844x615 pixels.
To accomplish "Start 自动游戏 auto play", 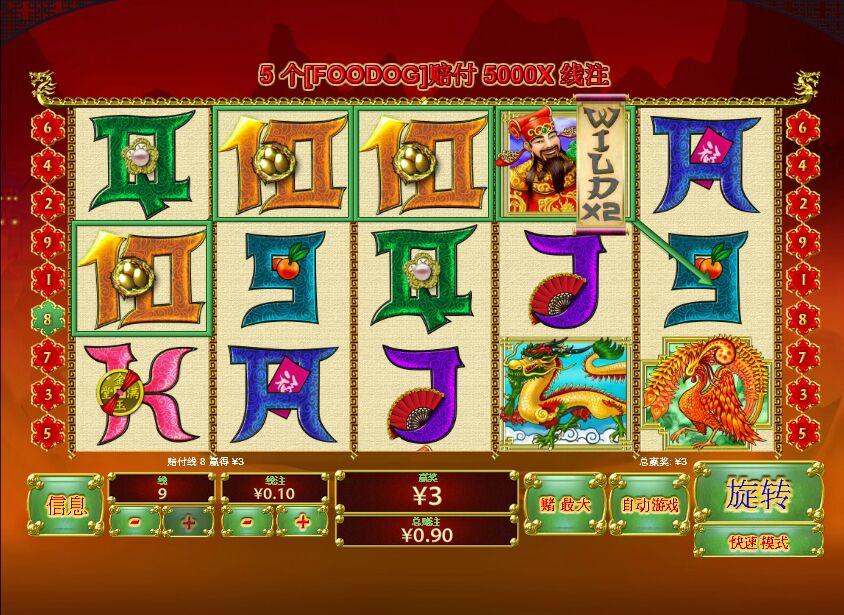I will click(x=648, y=505).
